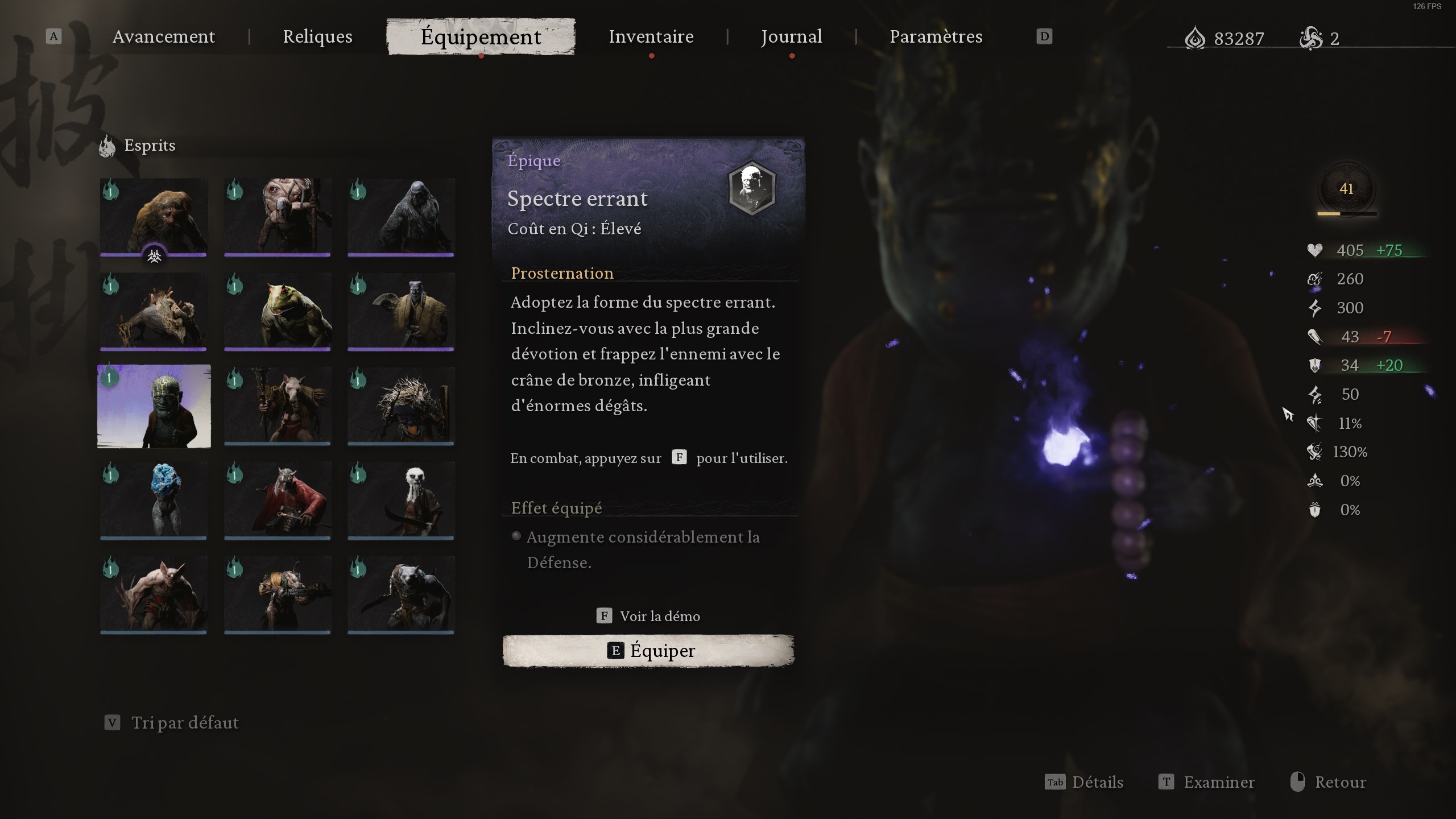Click the critical damage icon showing 130%
The width and height of the screenshot is (1456, 819).
(x=1315, y=452)
